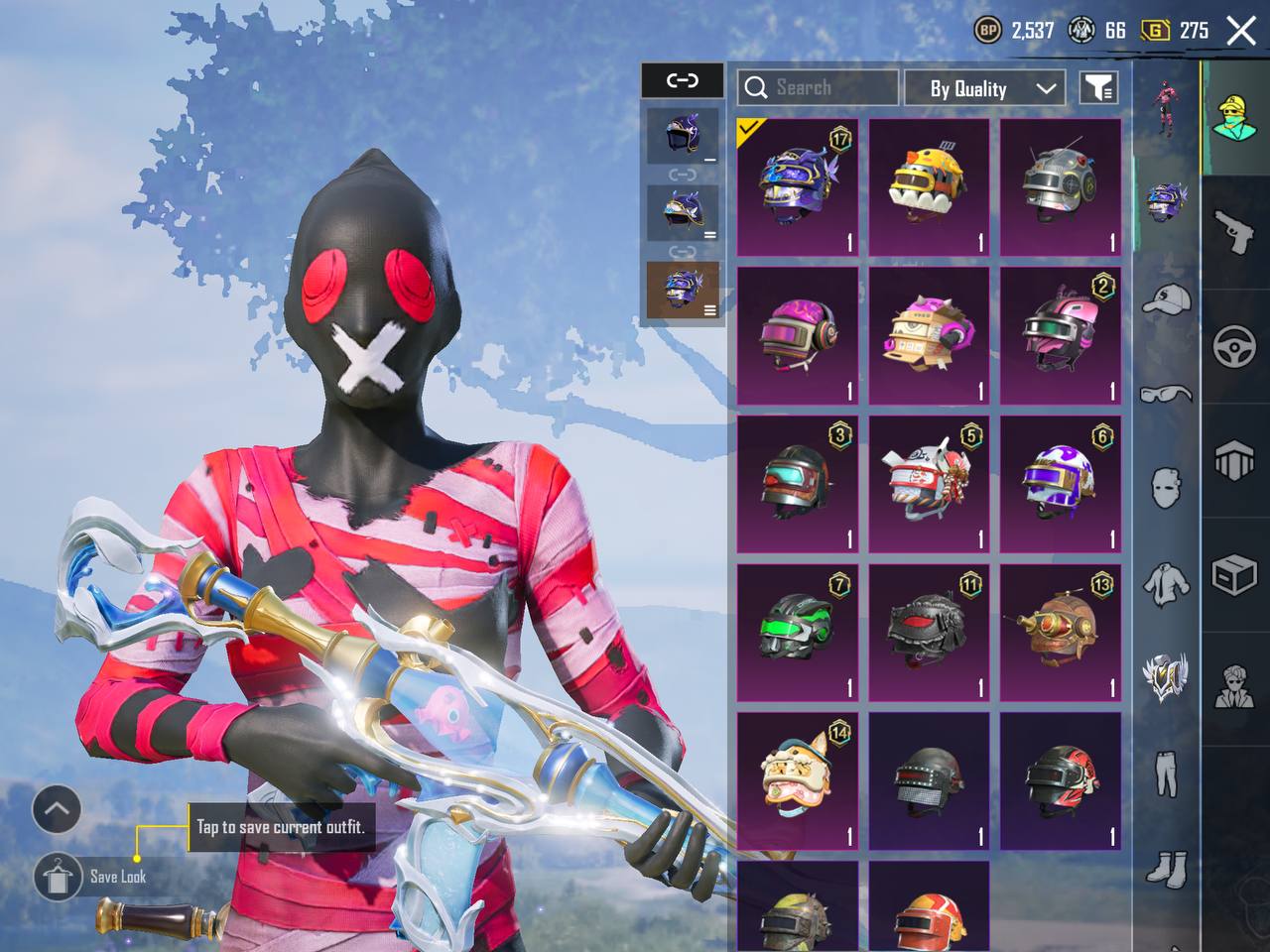Pick the cardboard box pig helmet
Image resolution: width=1270 pixels, height=952 pixels.
[929, 336]
